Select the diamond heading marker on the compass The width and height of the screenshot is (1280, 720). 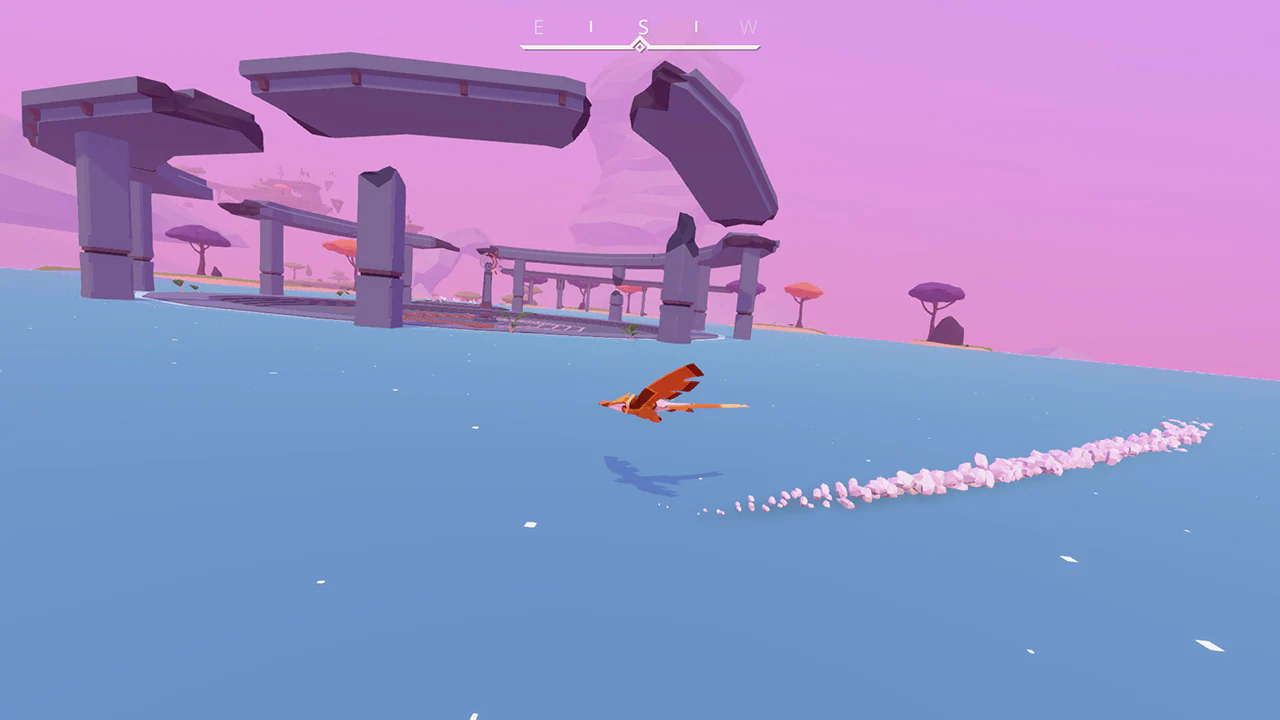point(639,44)
